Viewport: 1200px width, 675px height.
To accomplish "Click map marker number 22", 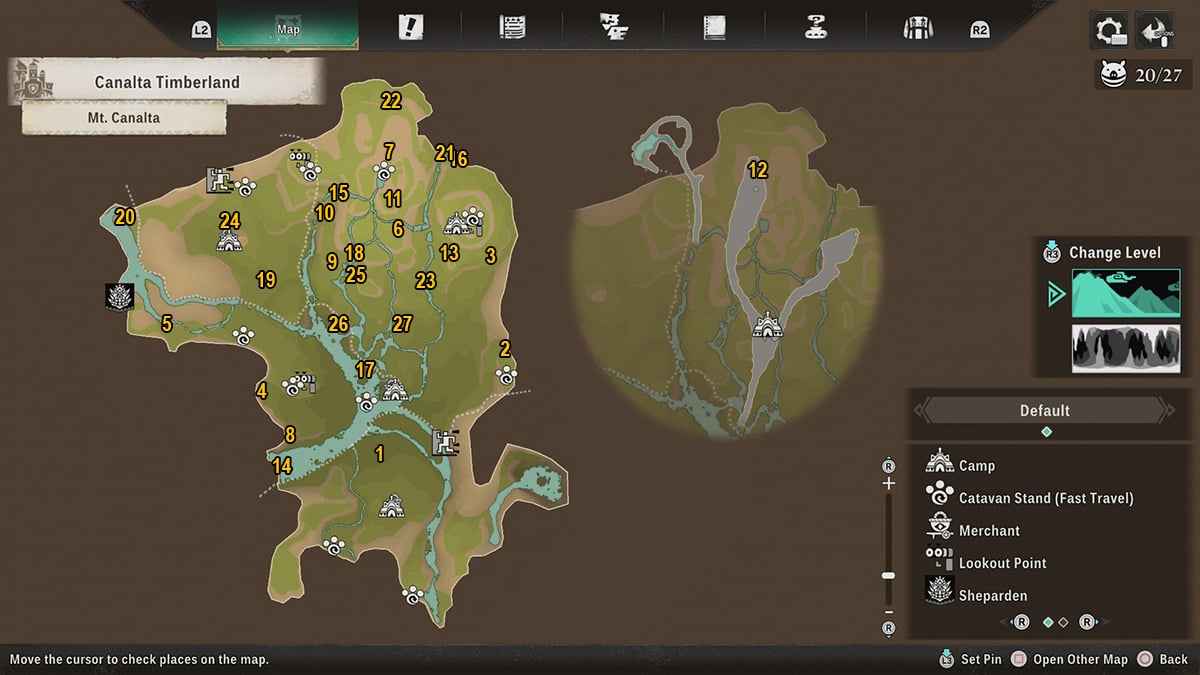I will coord(391,100).
